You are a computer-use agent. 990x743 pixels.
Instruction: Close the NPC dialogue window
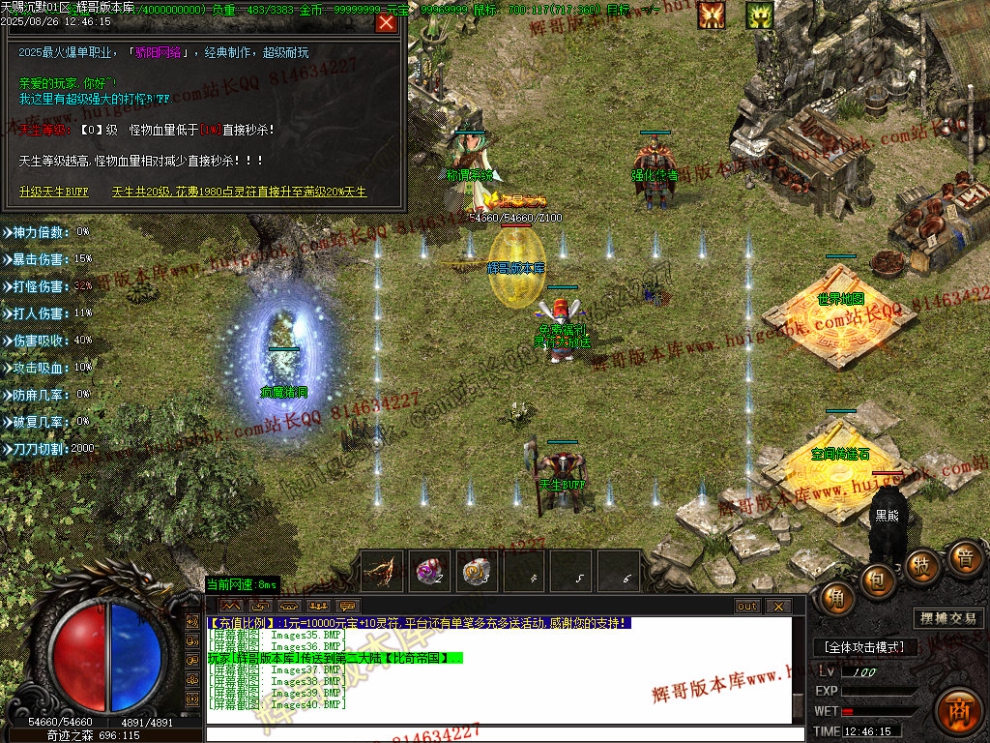(x=385, y=22)
